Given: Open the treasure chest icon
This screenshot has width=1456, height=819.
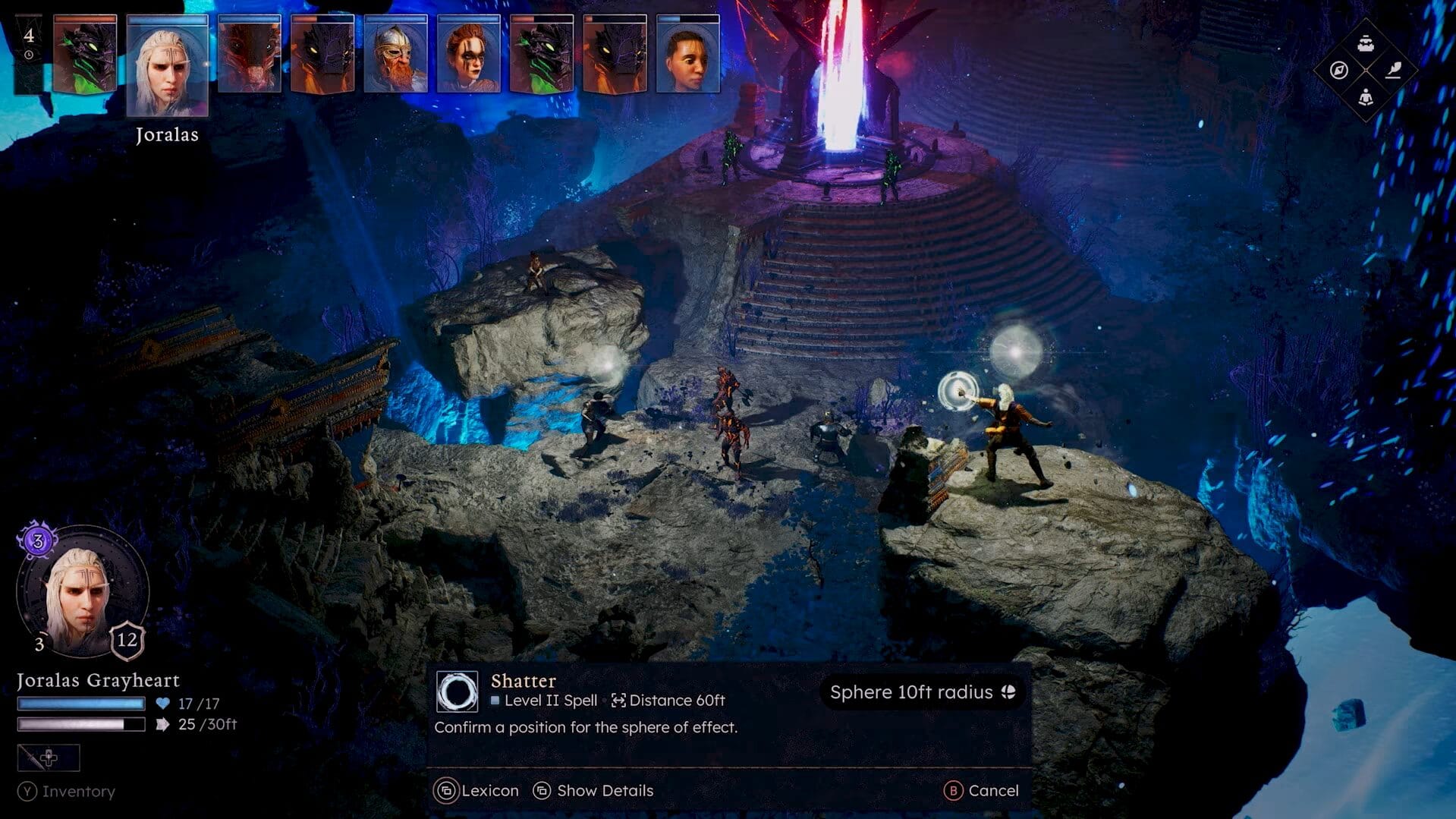Looking at the screenshot, I should coord(1366,43).
